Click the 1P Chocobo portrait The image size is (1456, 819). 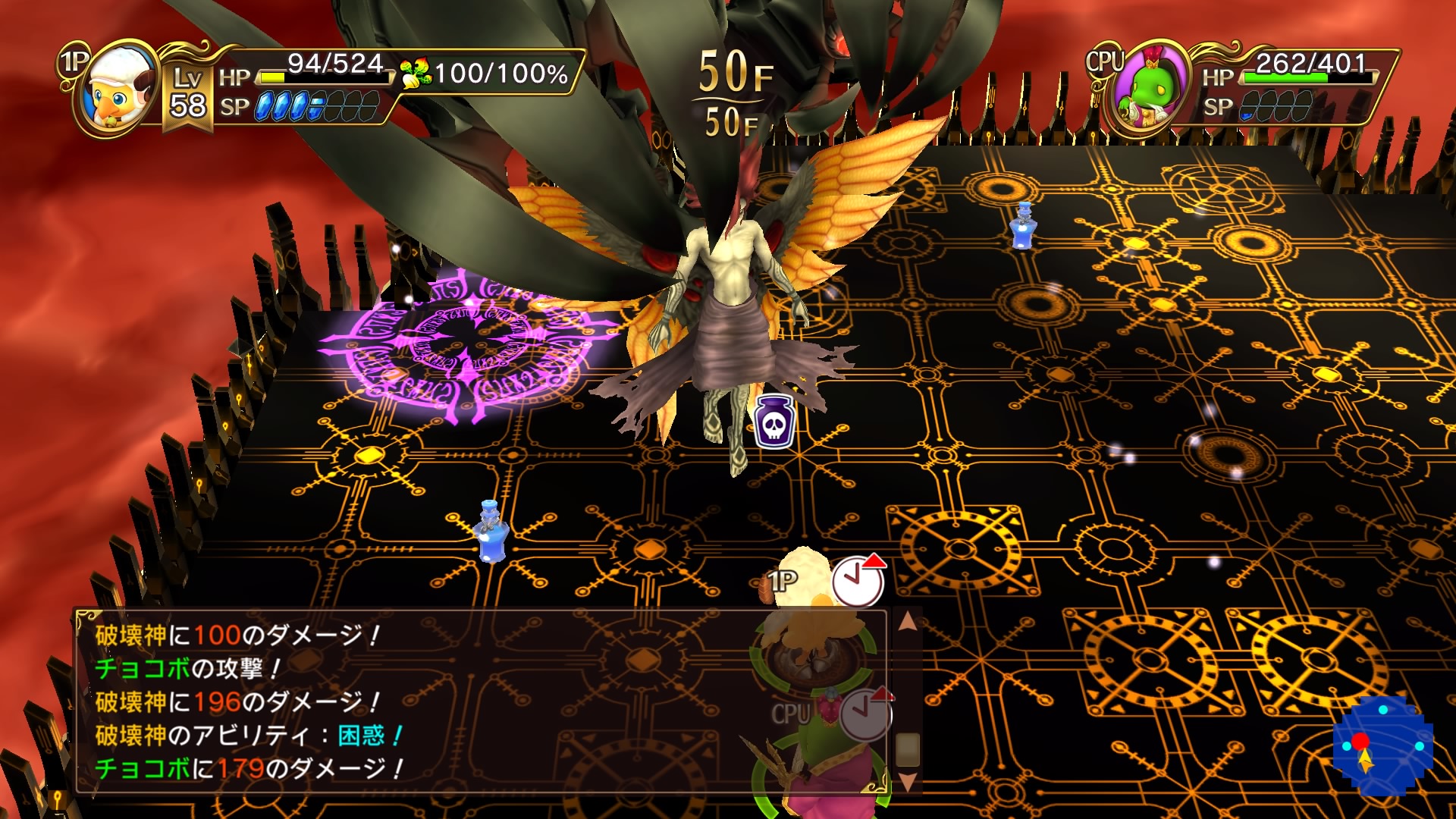pyautogui.click(x=115, y=89)
